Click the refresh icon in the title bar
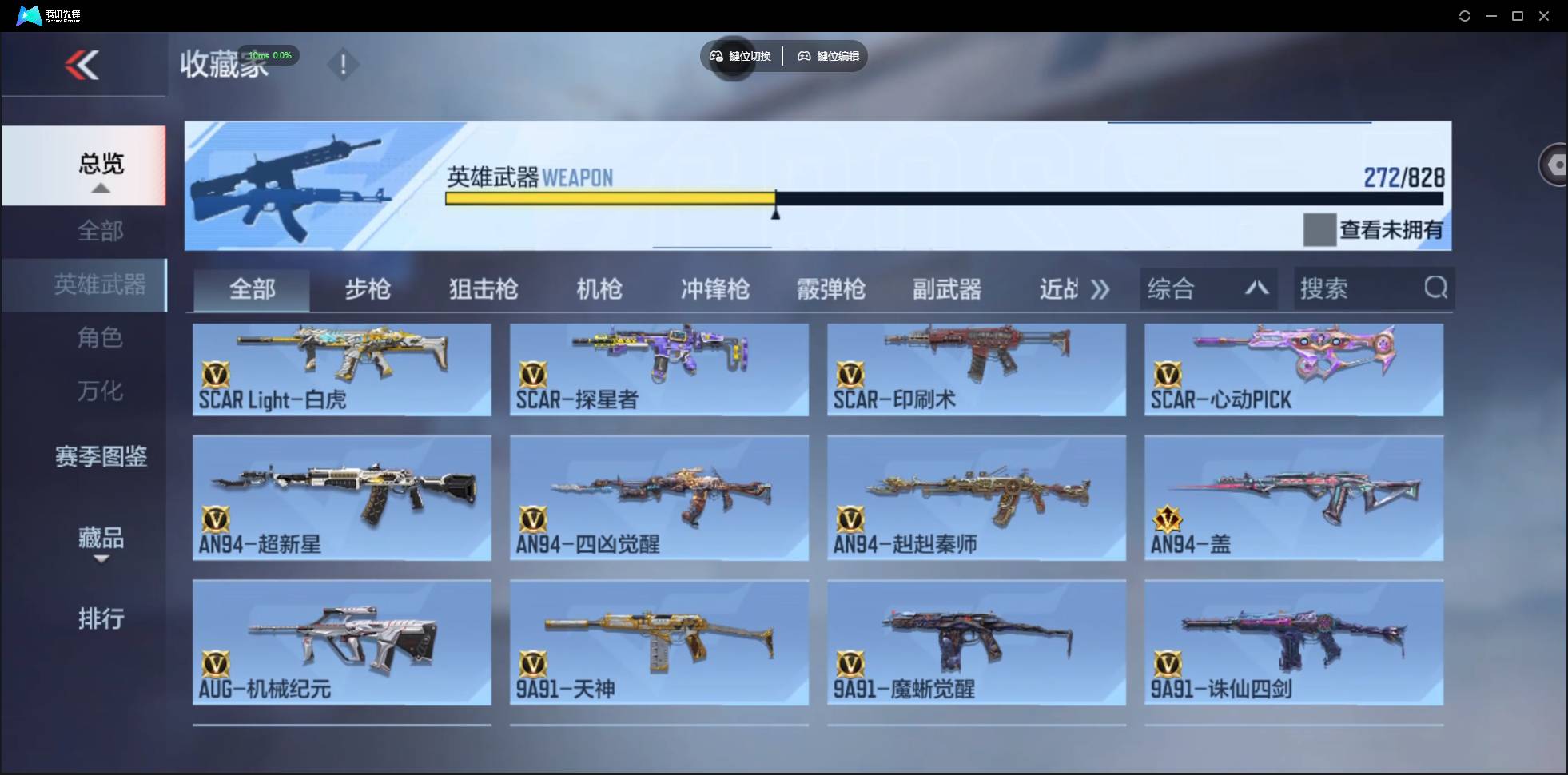 click(x=1466, y=15)
